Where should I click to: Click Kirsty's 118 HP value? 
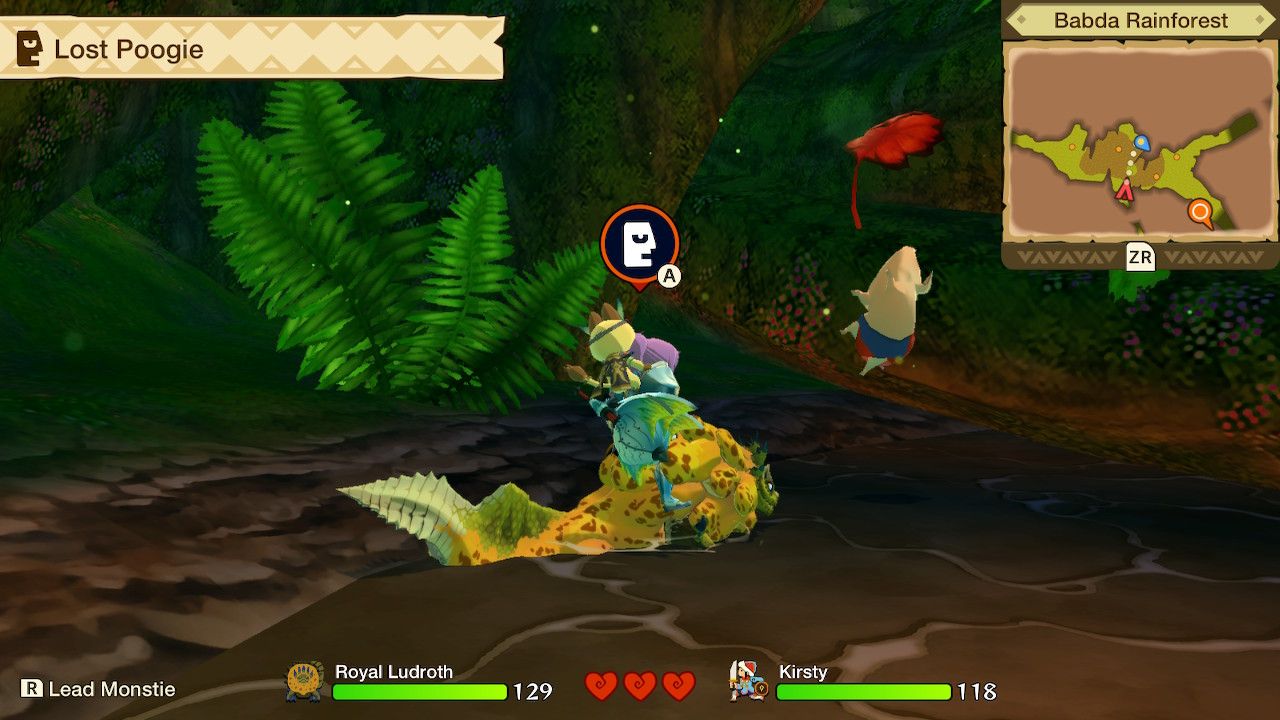[x=978, y=691]
